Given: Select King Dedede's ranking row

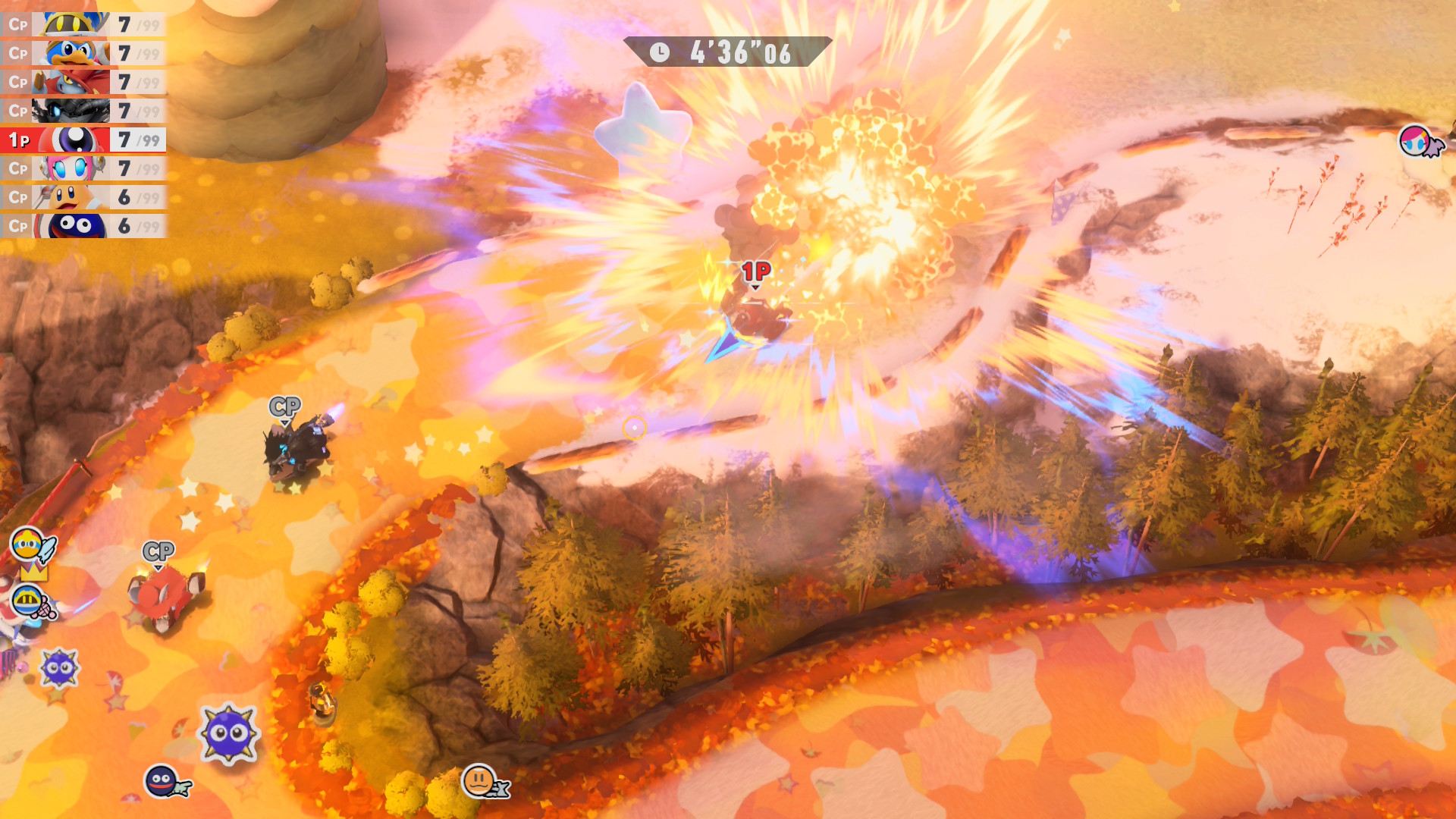Looking at the screenshot, I should pyautogui.click(x=83, y=54).
